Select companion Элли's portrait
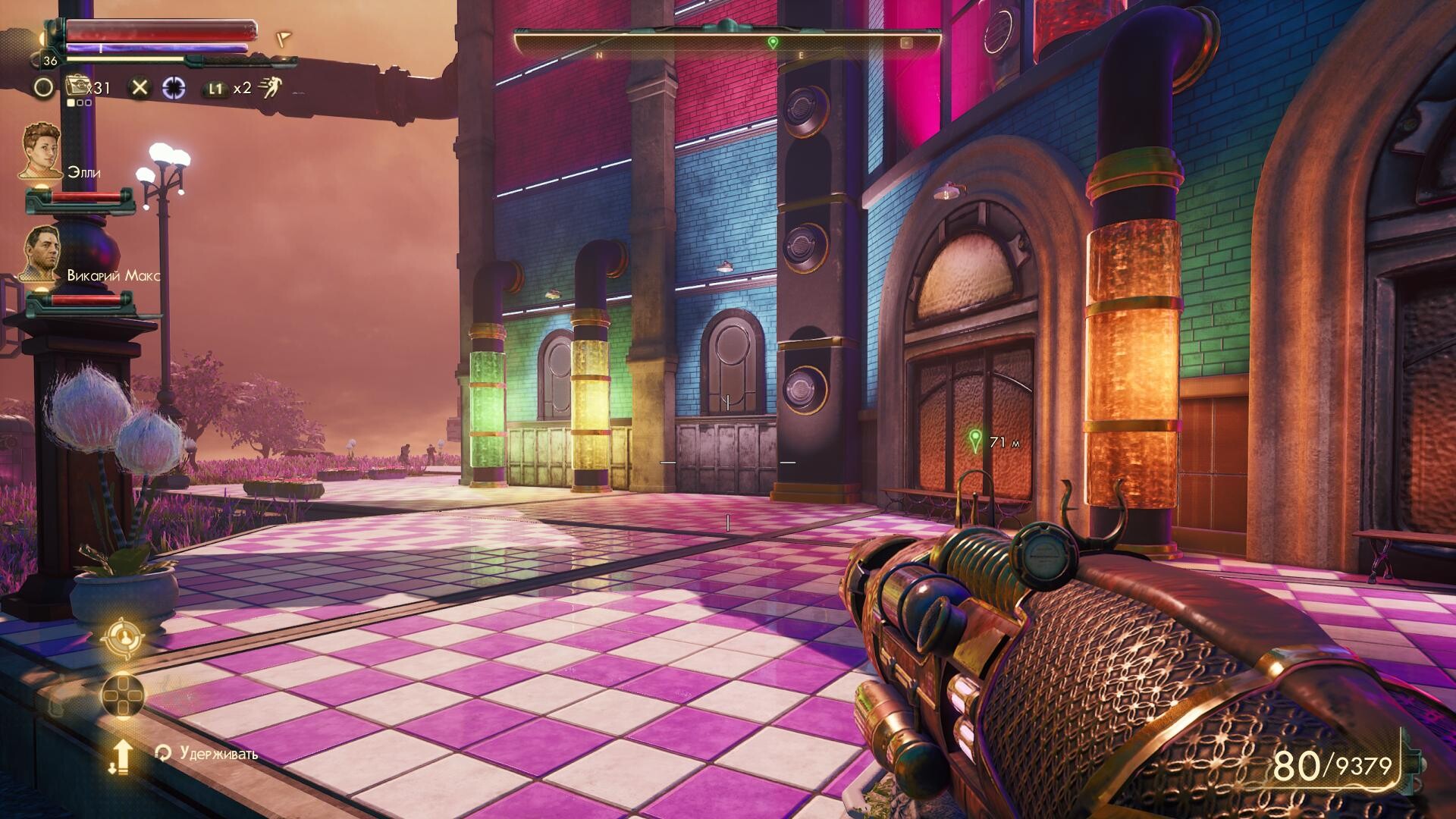The width and height of the screenshot is (1456, 819). coord(41,152)
